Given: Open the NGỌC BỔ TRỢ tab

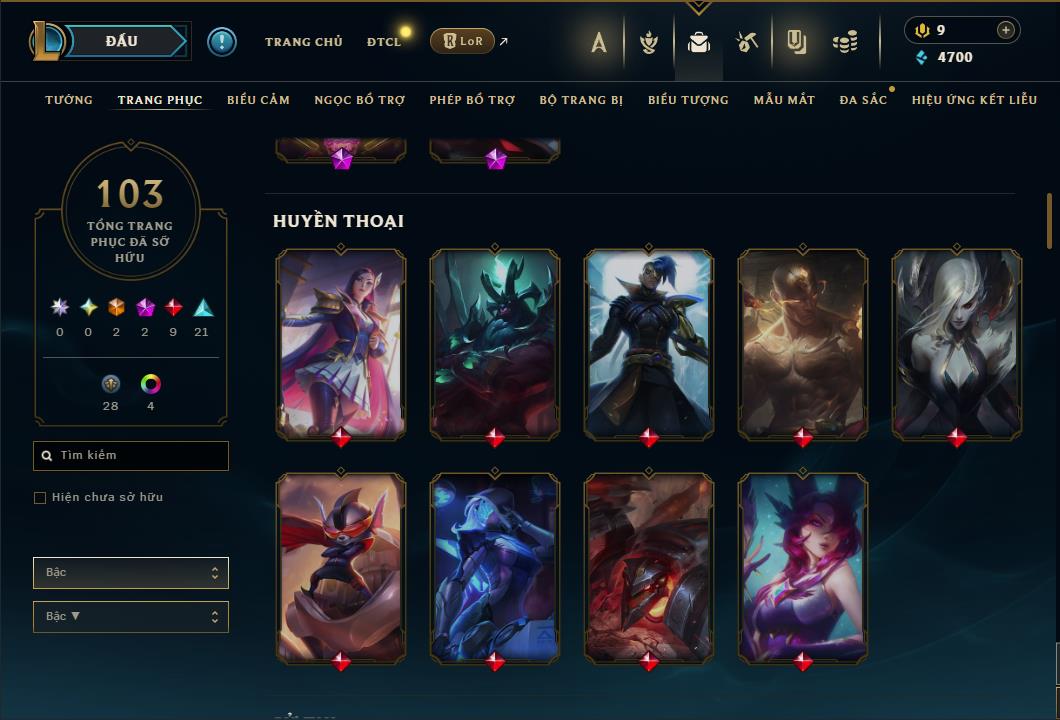Looking at the screenshot, I should point(359,100).
